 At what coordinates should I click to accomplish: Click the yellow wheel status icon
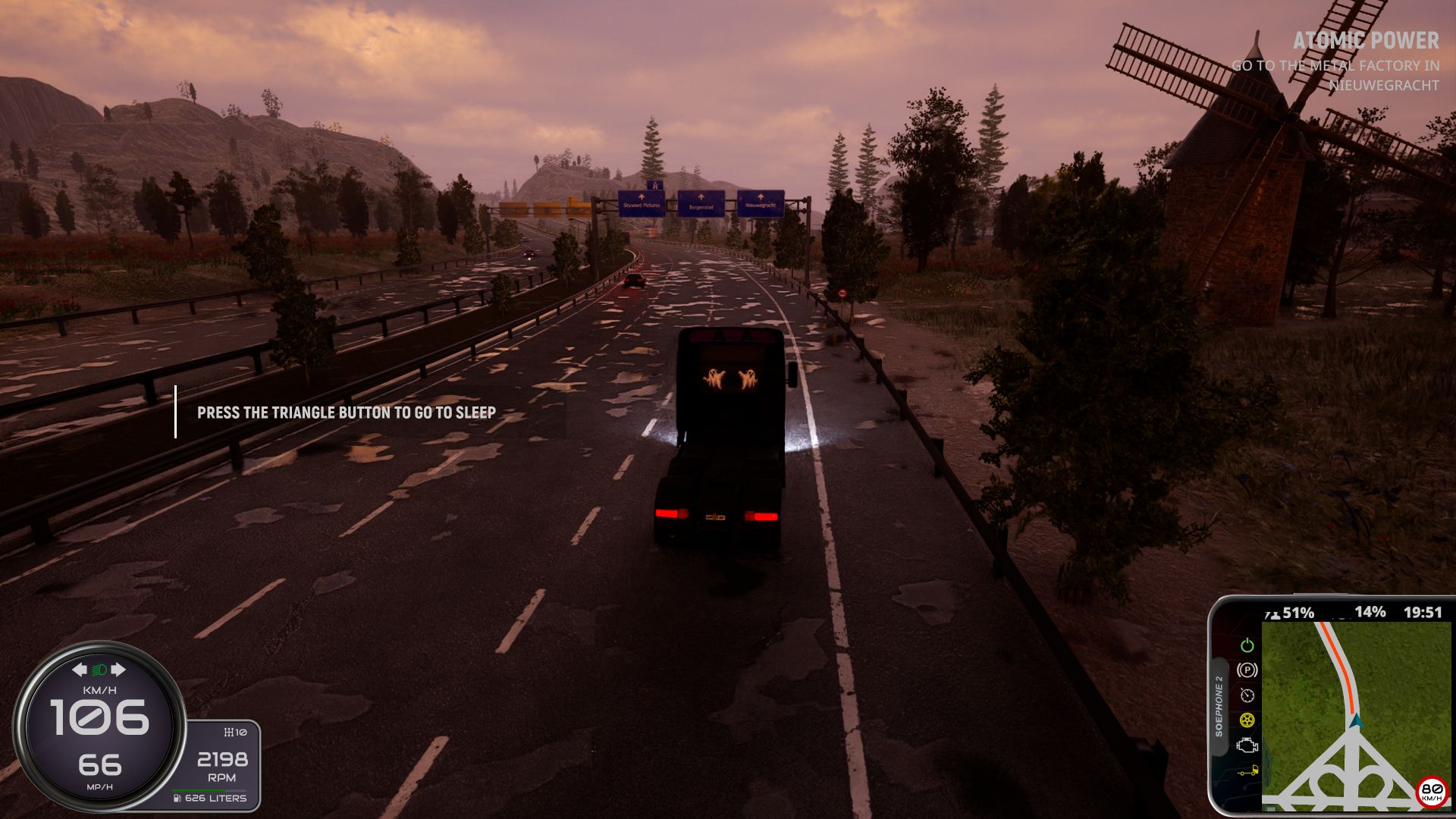(x=1247, y=720)
